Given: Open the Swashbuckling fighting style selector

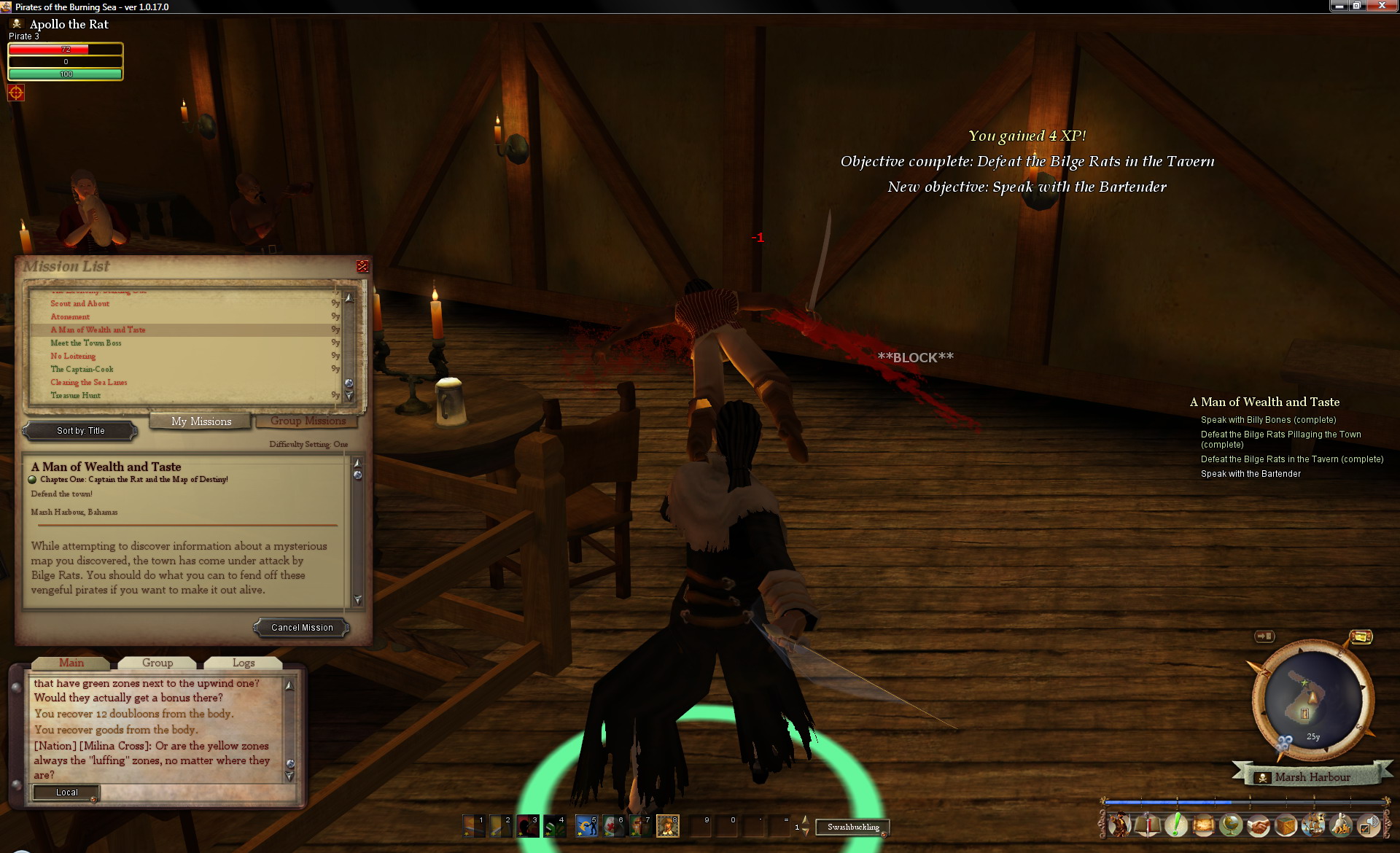Looking at the screenshot, I should (852, 827).
